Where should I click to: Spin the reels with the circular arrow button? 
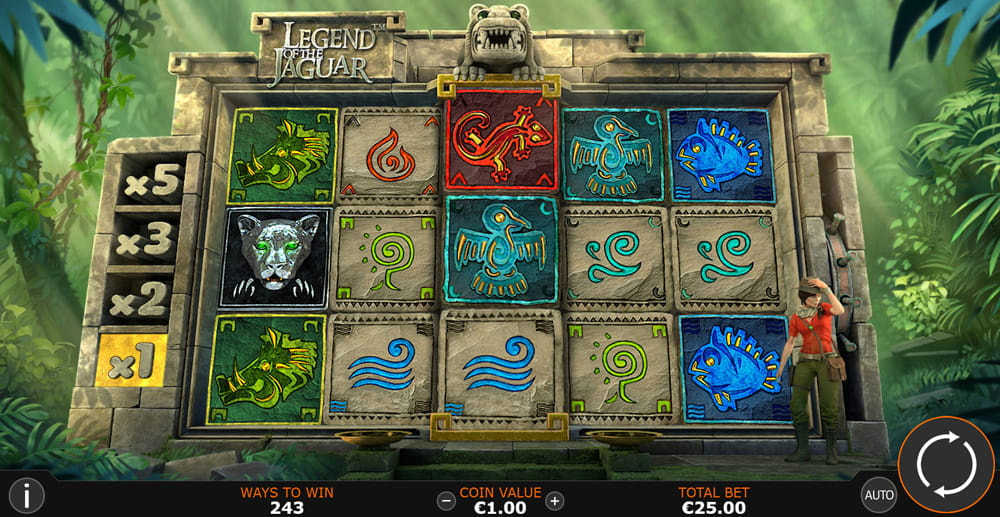click(x=945, y=464)
